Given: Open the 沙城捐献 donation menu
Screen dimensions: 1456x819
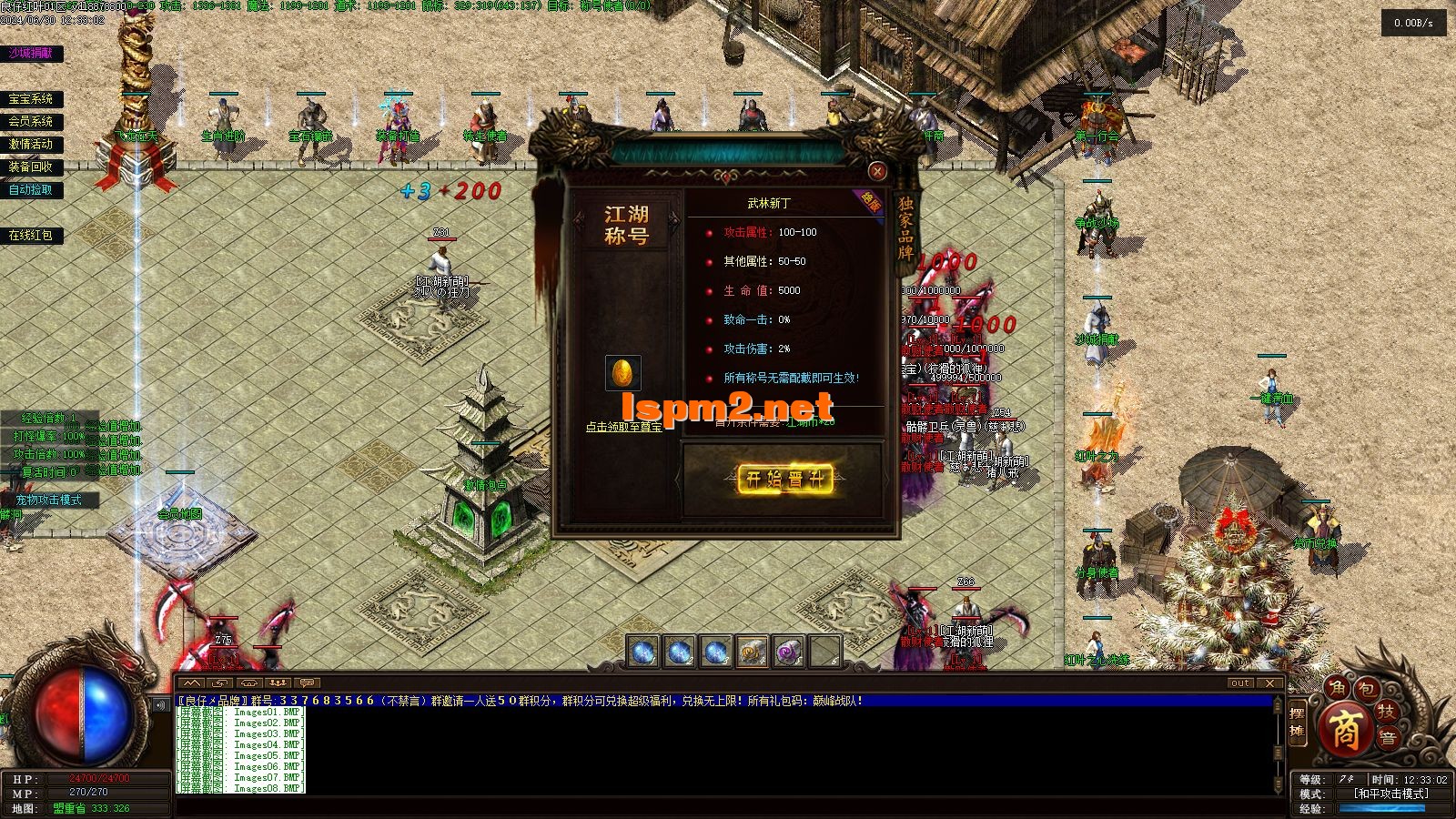Looking at the screenshot, I should (x=31, y=54).
